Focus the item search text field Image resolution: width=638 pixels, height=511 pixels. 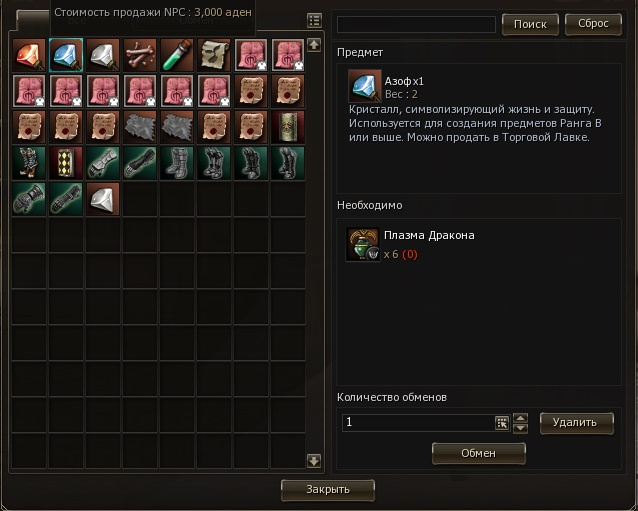[416, 24]
